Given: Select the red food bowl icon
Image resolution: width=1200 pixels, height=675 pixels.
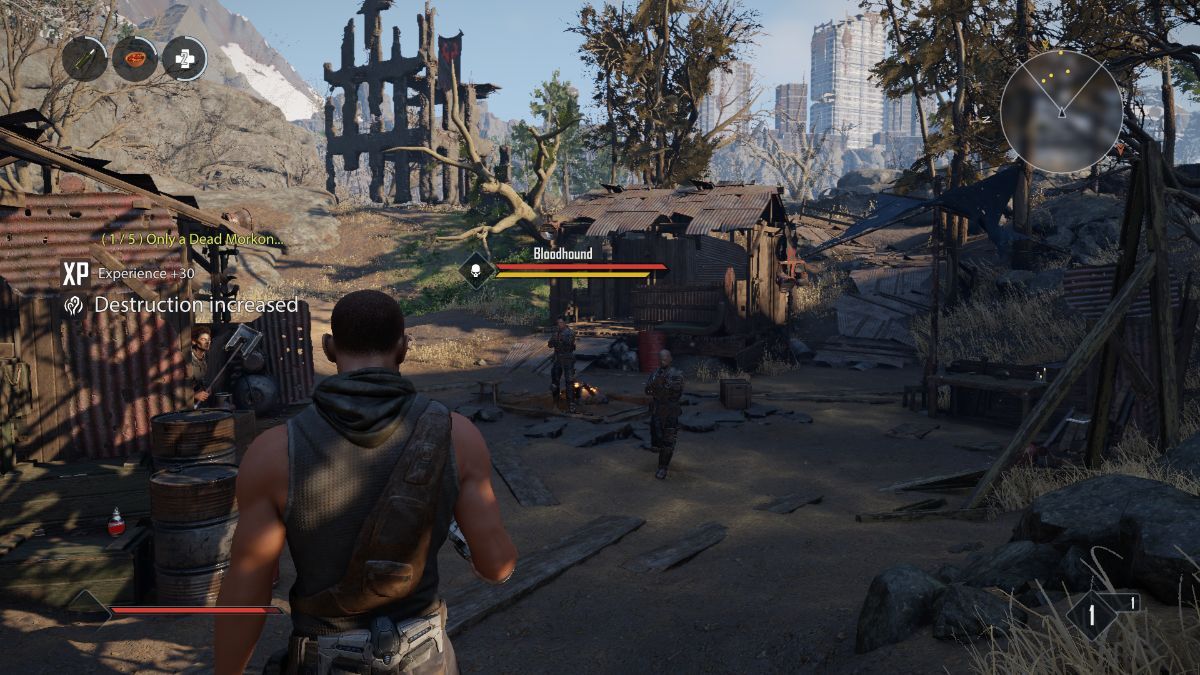Looking at the screenshot, I should click(x=135, y=58).
